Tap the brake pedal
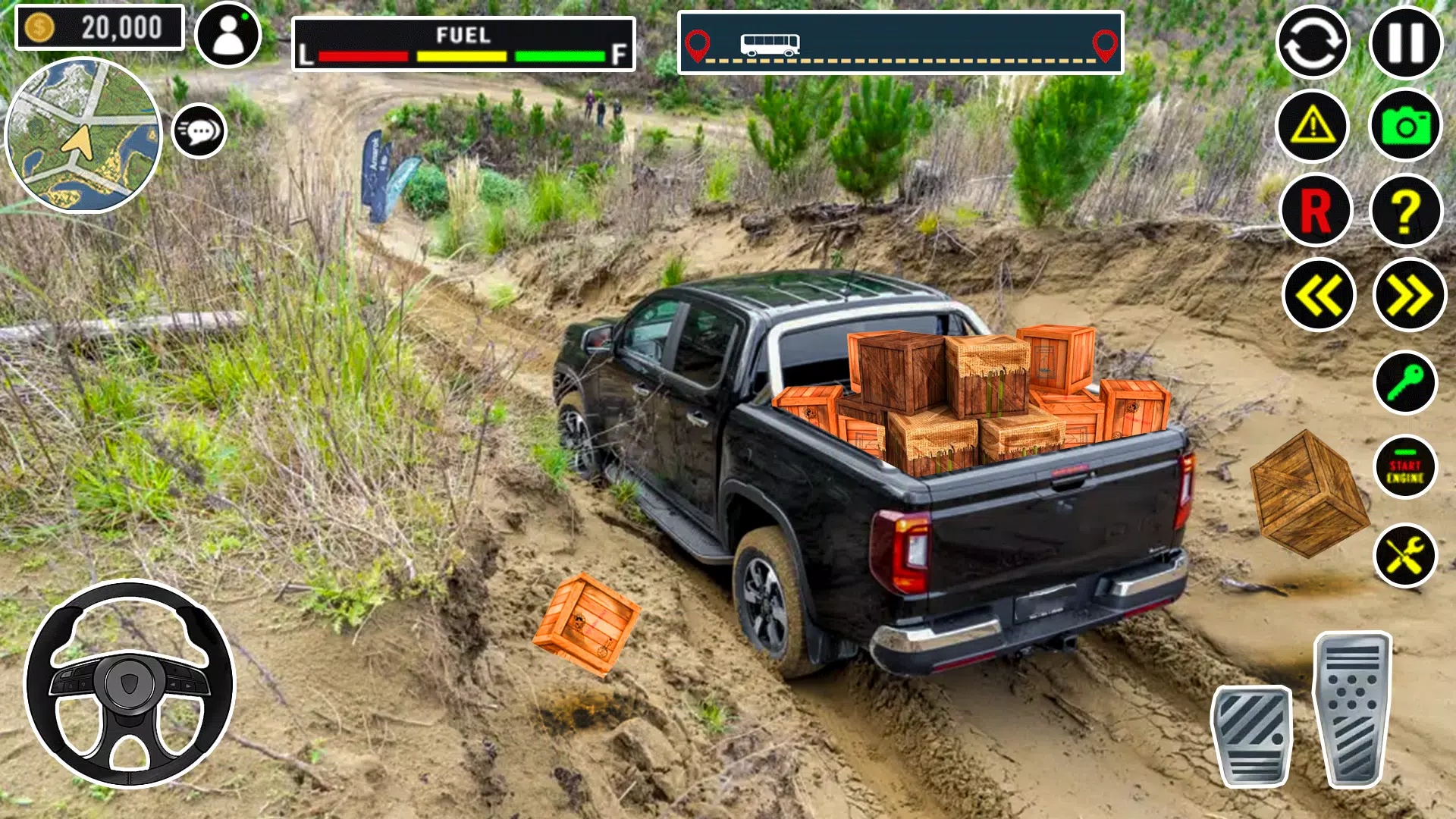The width and height of the screenshot is (1456, 819). 1252,736
